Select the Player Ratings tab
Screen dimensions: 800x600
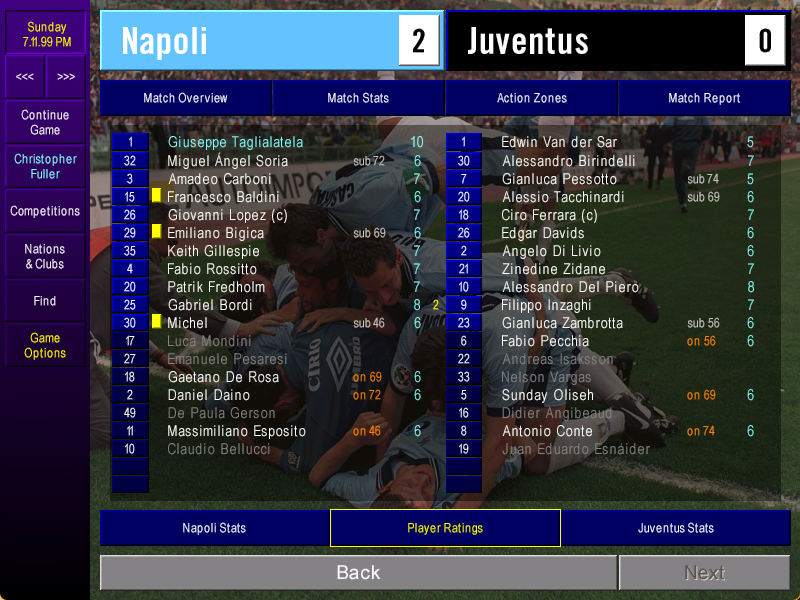(x=445, y=528)
